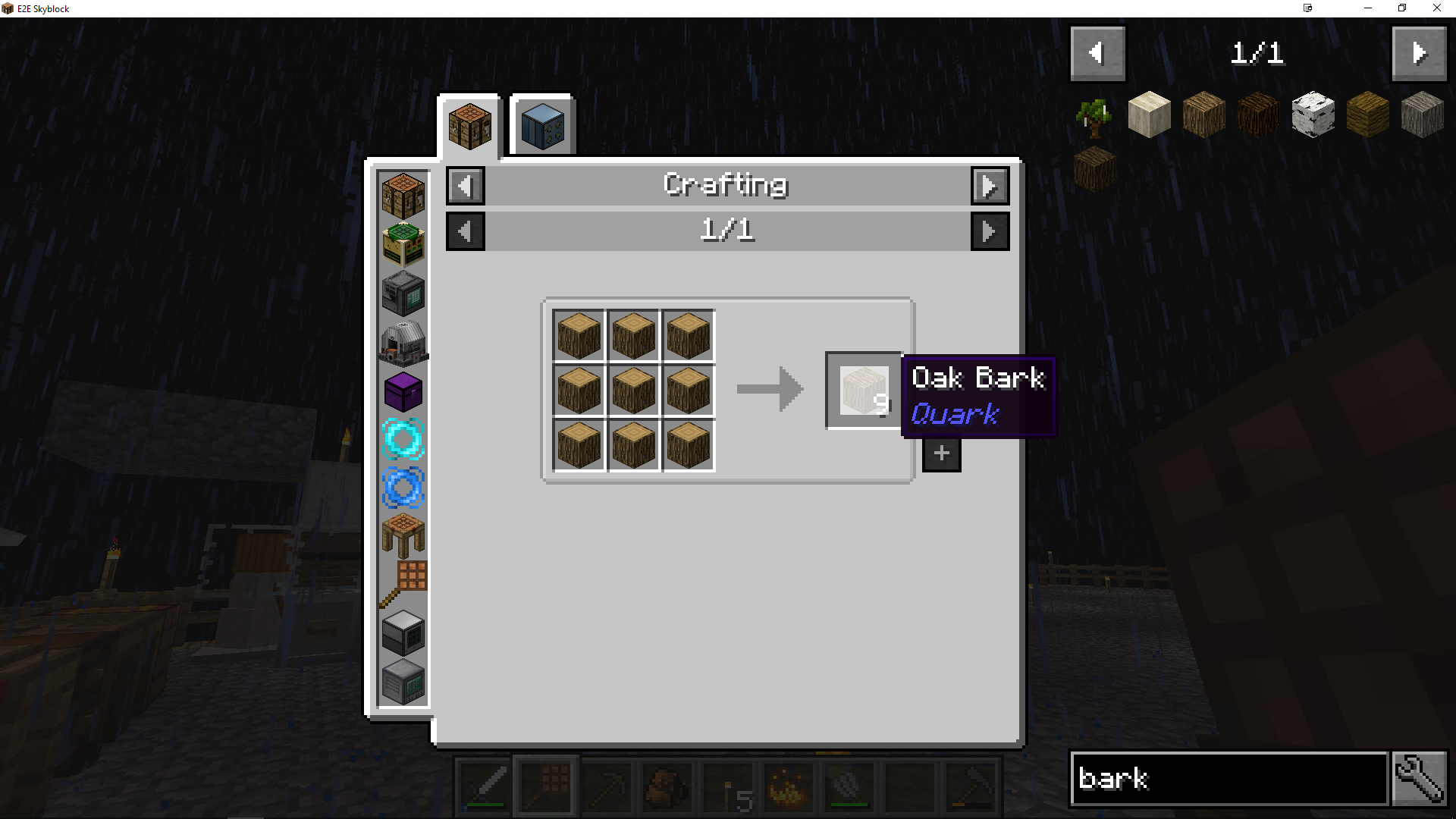
Task: Select an oak wood ingredient in the grid
Action: click(633, 389)
